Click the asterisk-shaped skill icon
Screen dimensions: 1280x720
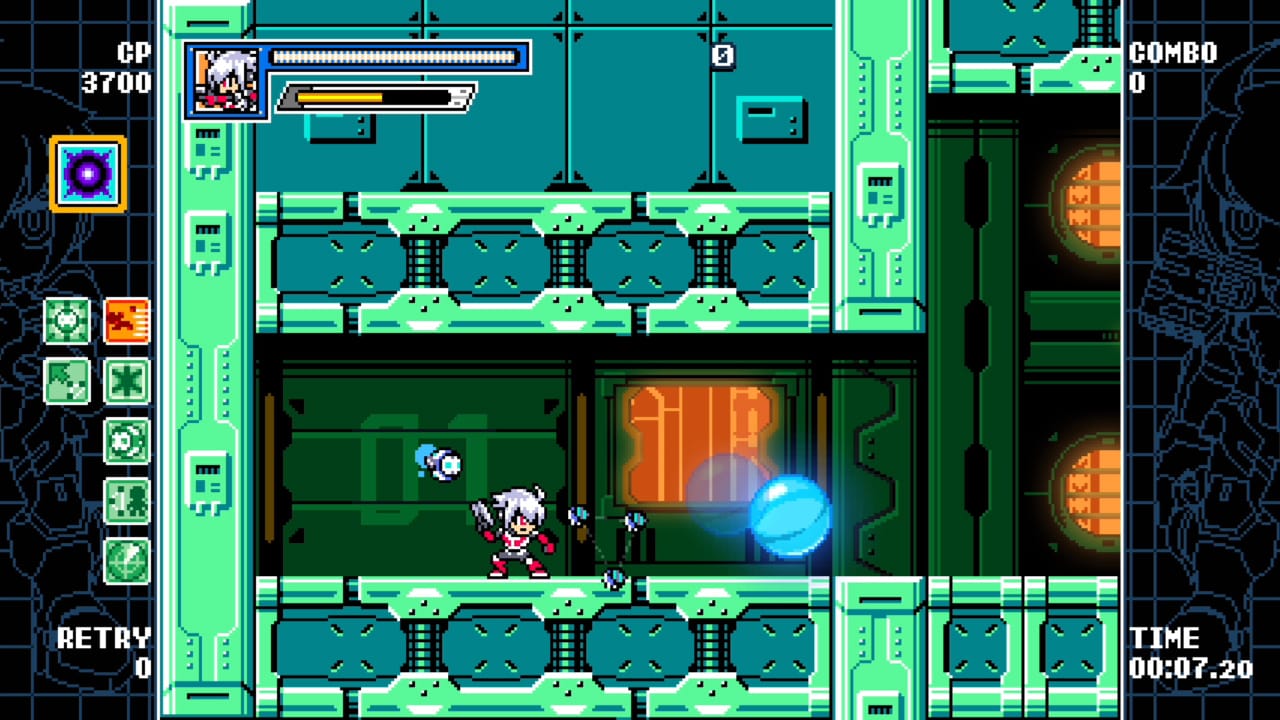(127, 381)
